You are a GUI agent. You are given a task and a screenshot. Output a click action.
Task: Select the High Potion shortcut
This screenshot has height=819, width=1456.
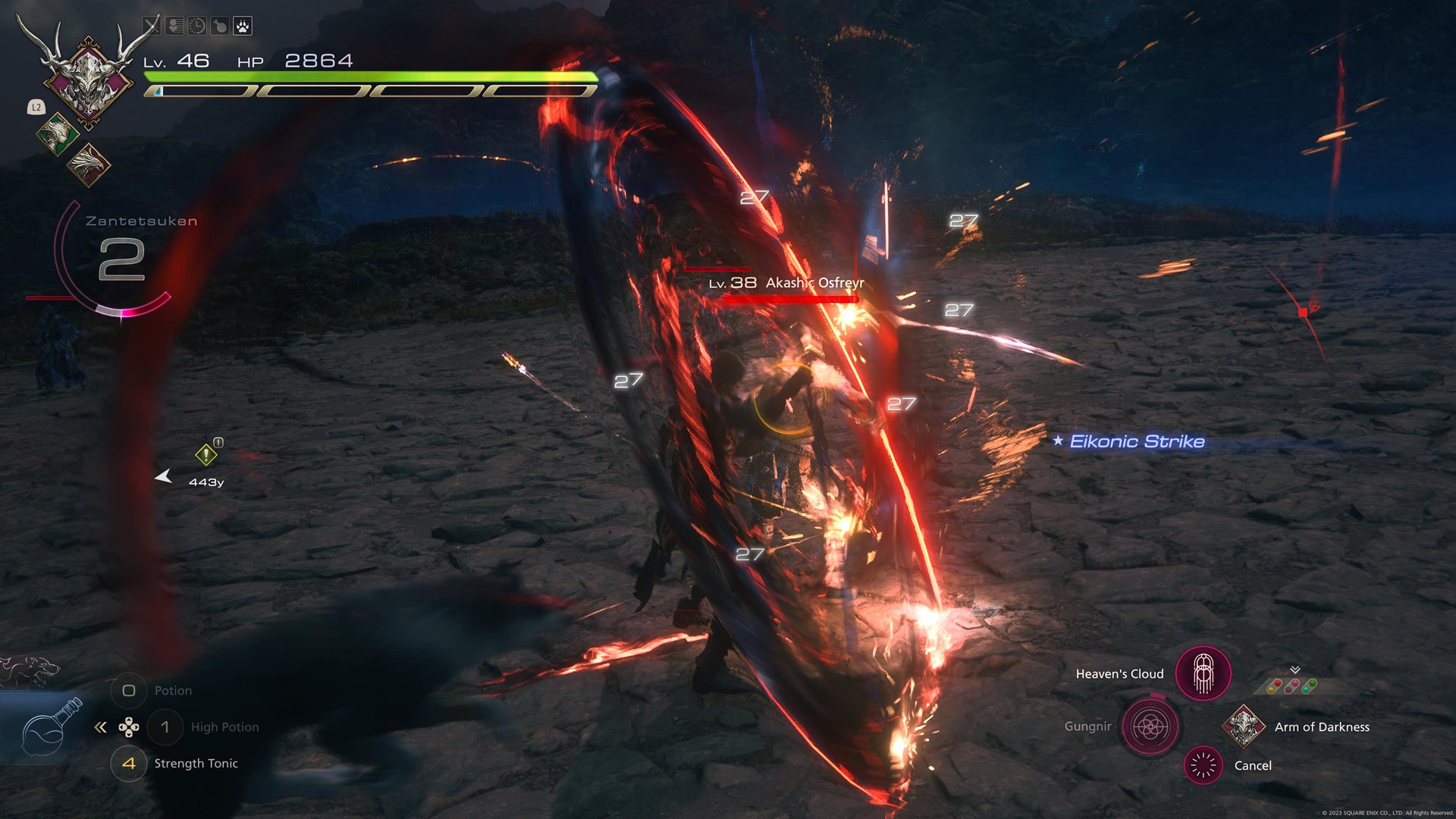click(x=165, y=726)
